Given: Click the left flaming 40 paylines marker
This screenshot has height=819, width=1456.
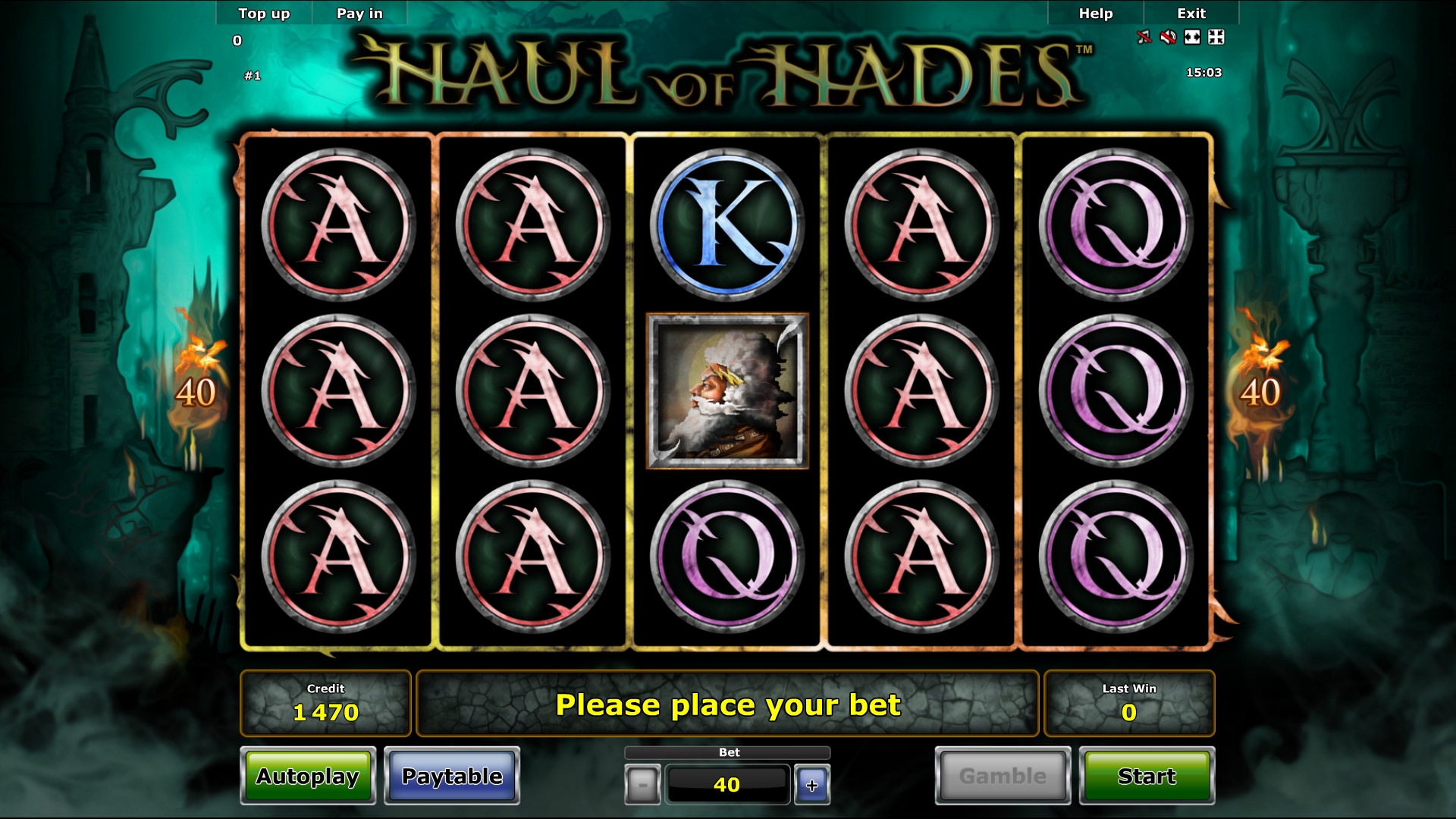Looking at the screenshot, I should tap(196, 391).
